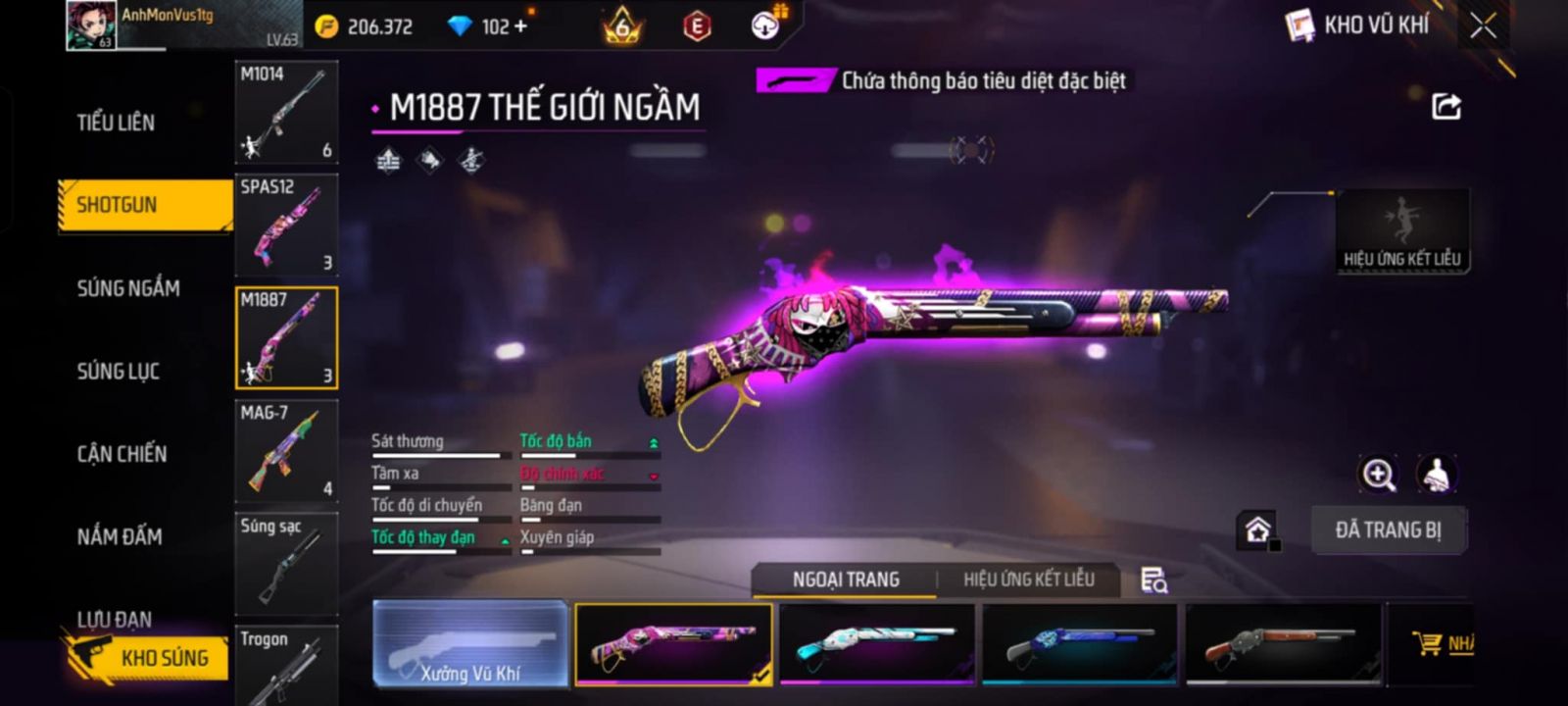Select the Xưởng Vũ Khí skin tile
Screen dimensions: 1568x706
470,643
